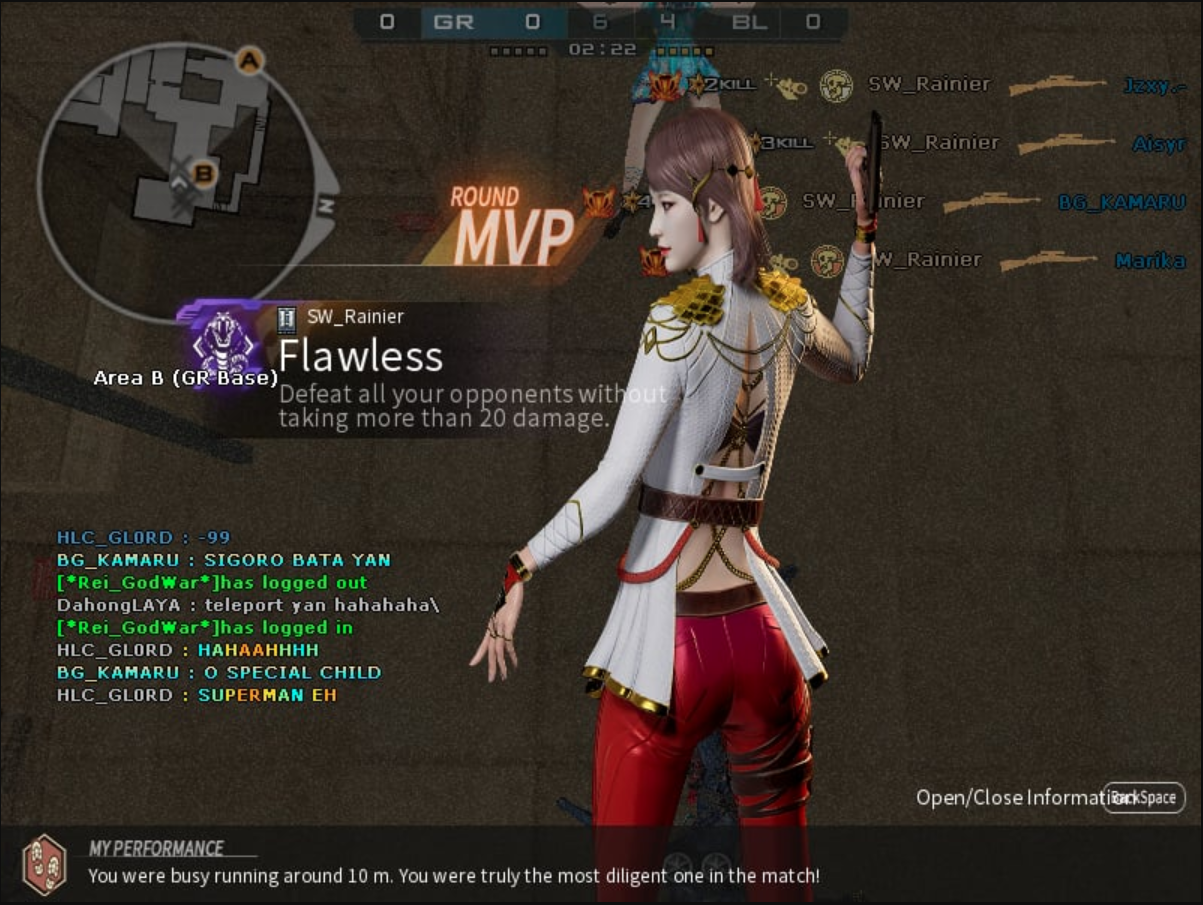Toggle the Open/Close Information panel
1203x905 pixels.
(x=1144, y=798)
